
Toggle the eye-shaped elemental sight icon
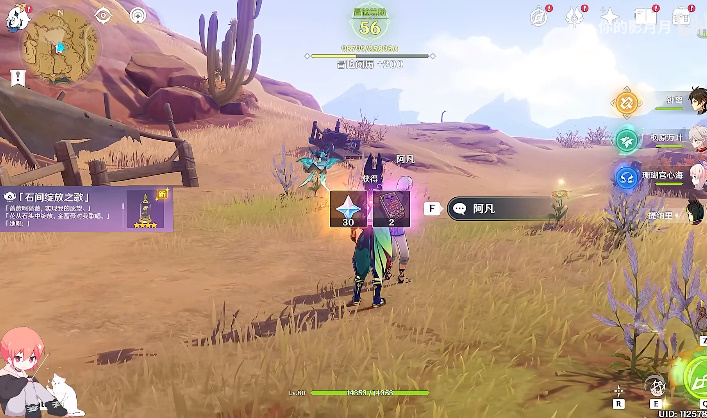point(103,16)
